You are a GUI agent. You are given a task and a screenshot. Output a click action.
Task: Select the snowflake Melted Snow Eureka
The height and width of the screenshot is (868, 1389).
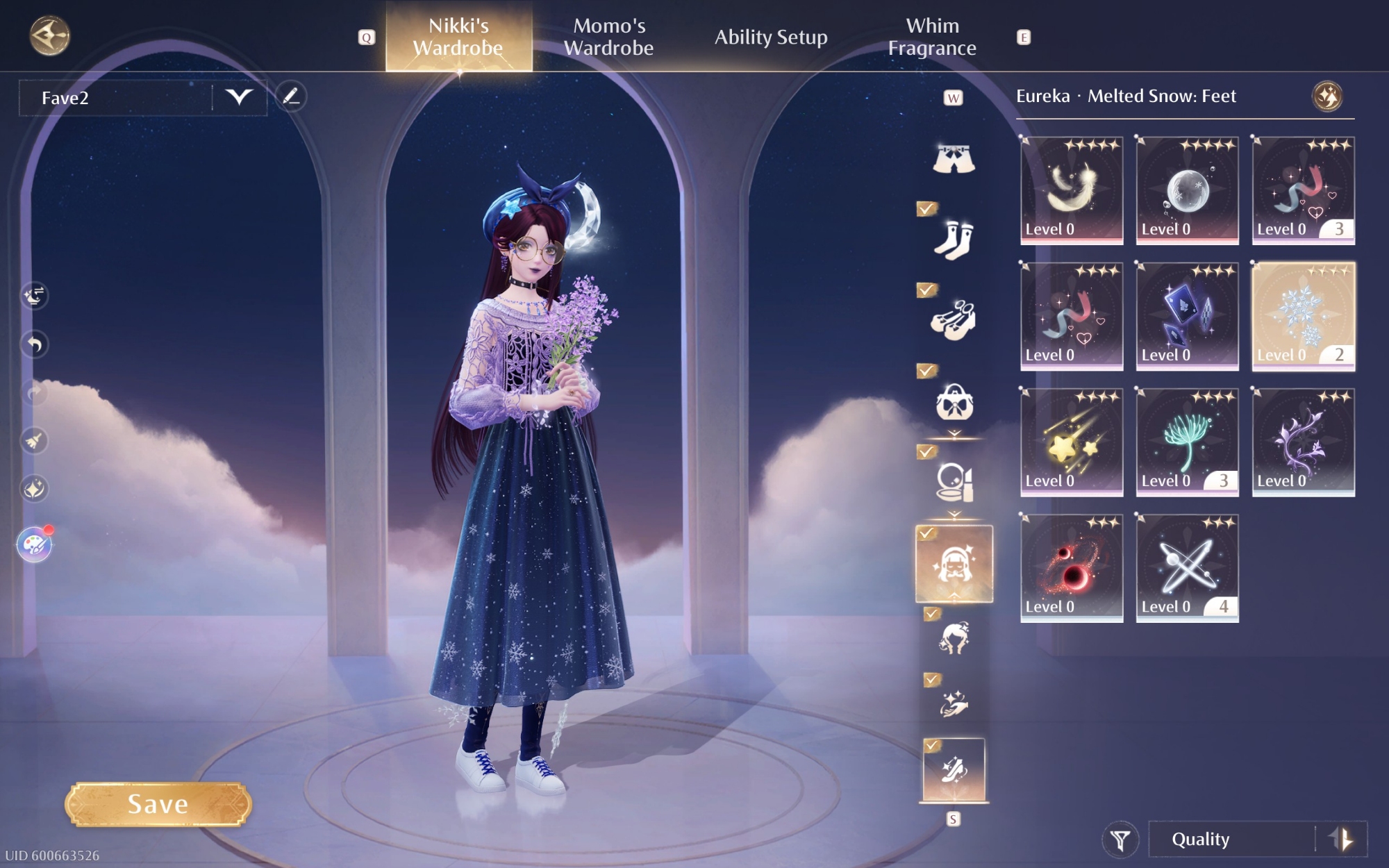(x=1303, y=317)
